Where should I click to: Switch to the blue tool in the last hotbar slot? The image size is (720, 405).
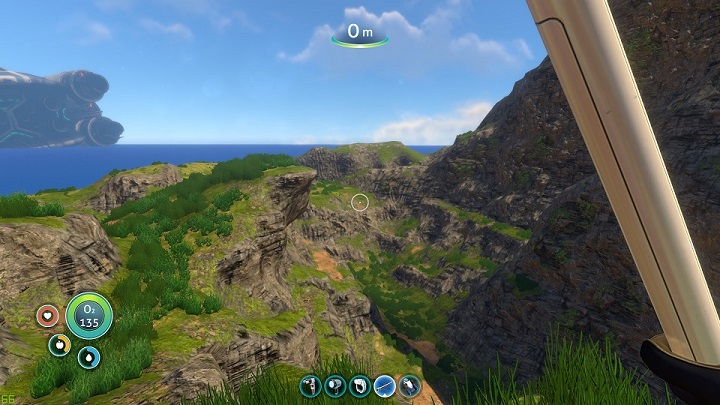coord(410,386)
